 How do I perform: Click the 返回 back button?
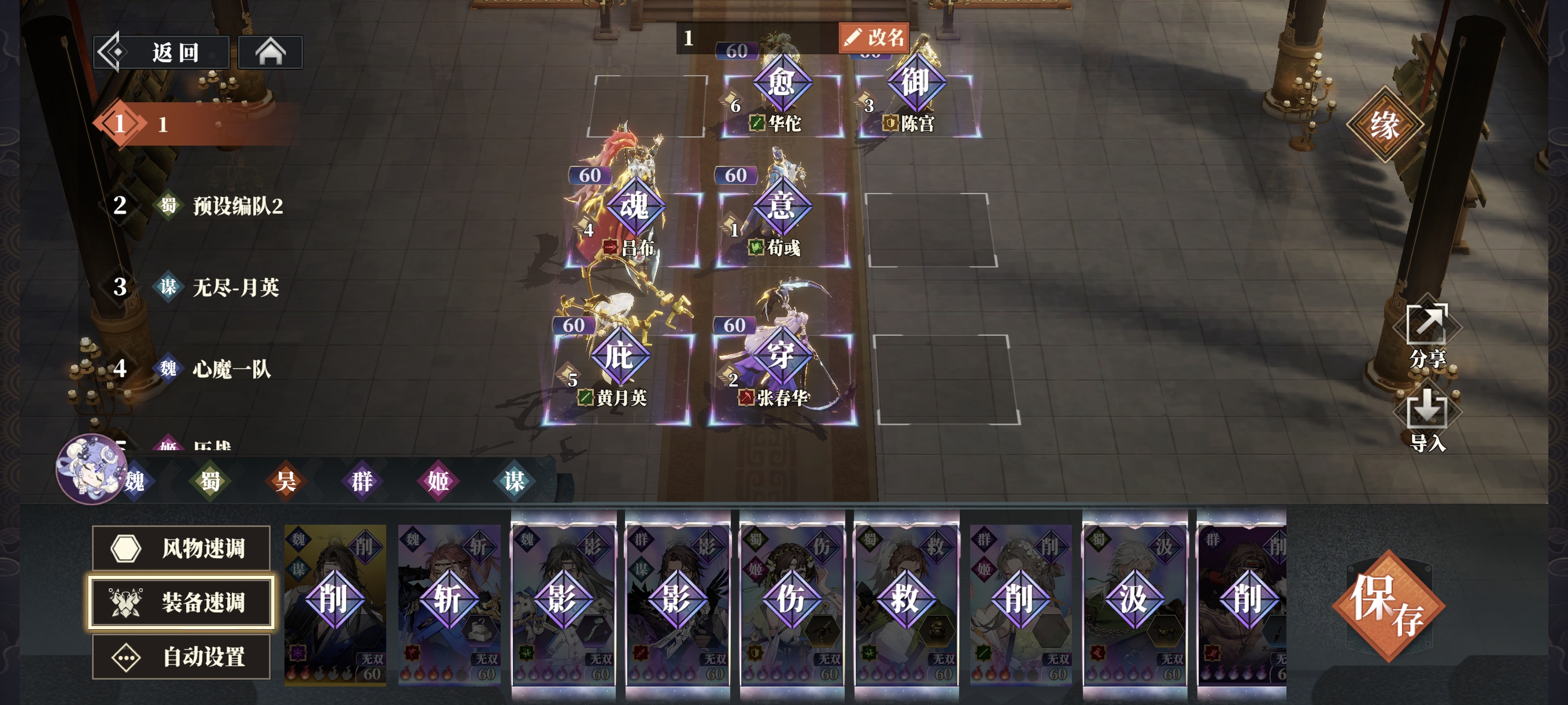click(161, 53)
